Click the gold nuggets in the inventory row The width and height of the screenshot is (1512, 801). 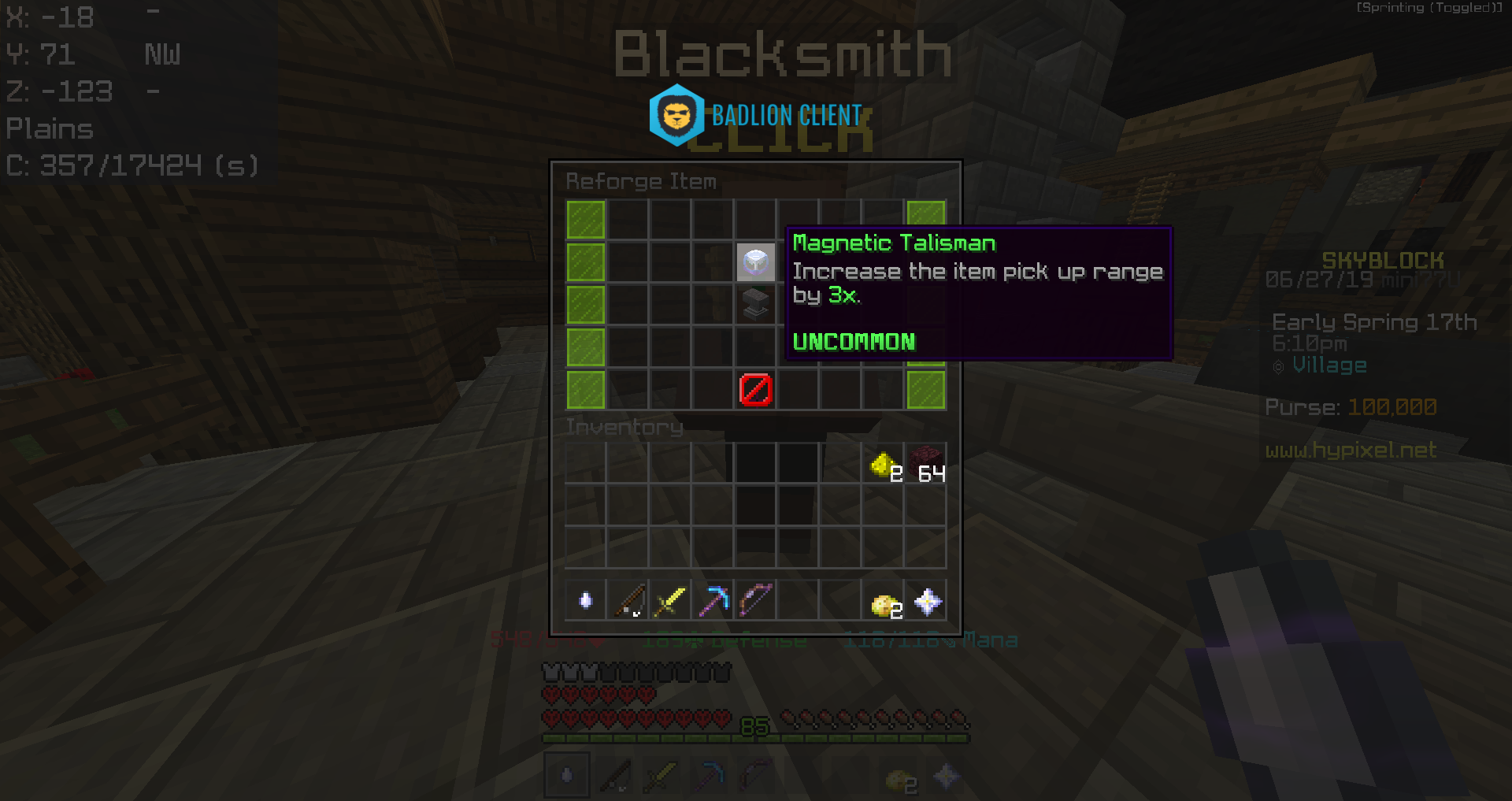click(x=883, y=463)
